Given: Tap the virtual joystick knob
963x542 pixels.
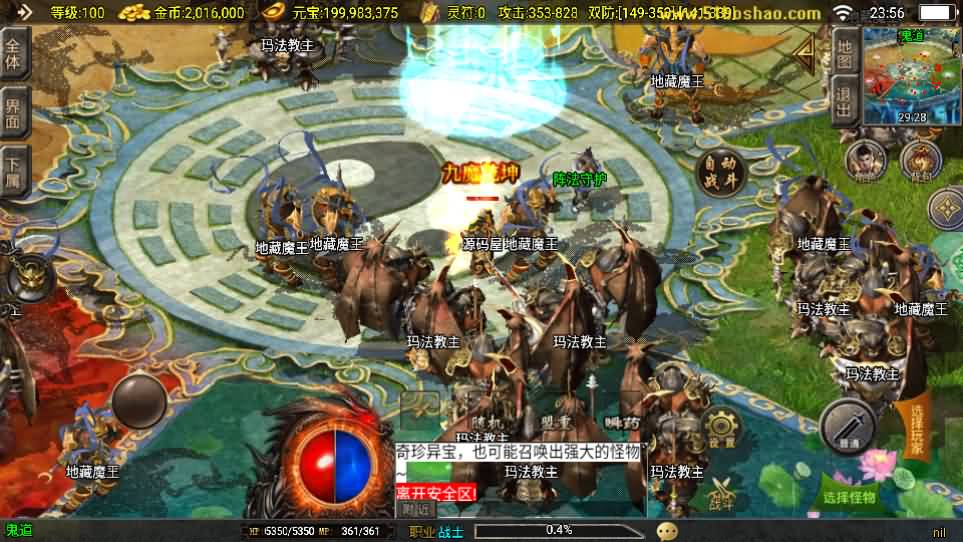Looking at the screenshot, I should click(x=138, y=401).
